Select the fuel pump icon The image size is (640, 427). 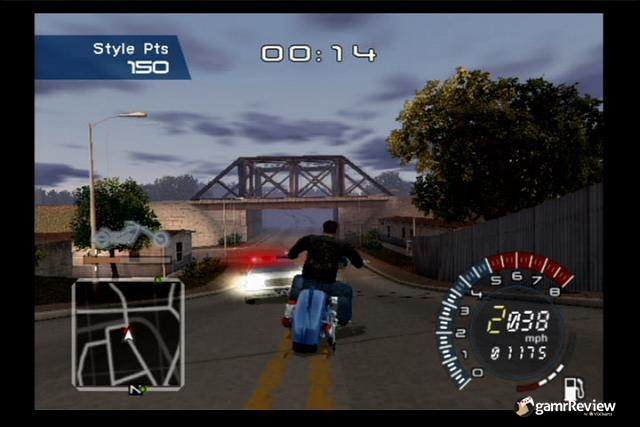click(575, 388)
